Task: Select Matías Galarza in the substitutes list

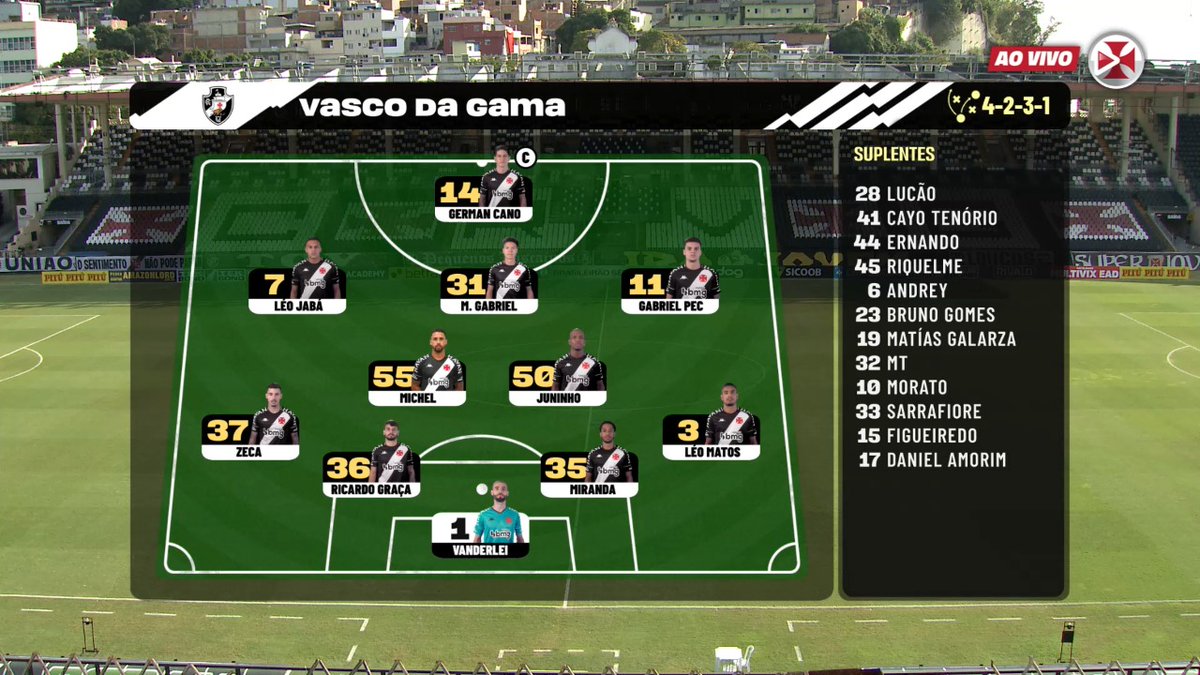Action: tap(935, 339)
